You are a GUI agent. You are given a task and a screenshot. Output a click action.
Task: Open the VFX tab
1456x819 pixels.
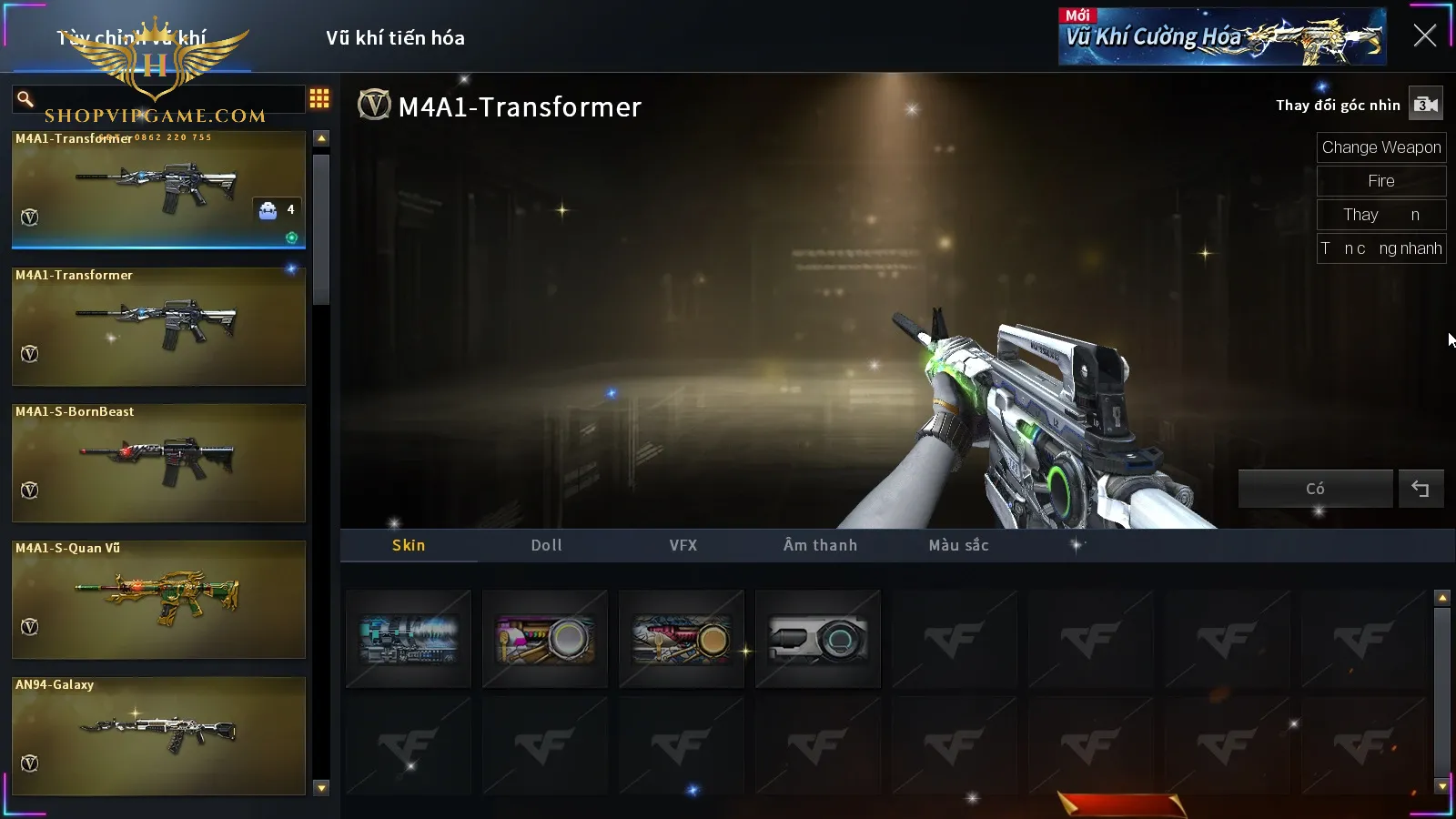pyautogui.click(x=683, y=545)
